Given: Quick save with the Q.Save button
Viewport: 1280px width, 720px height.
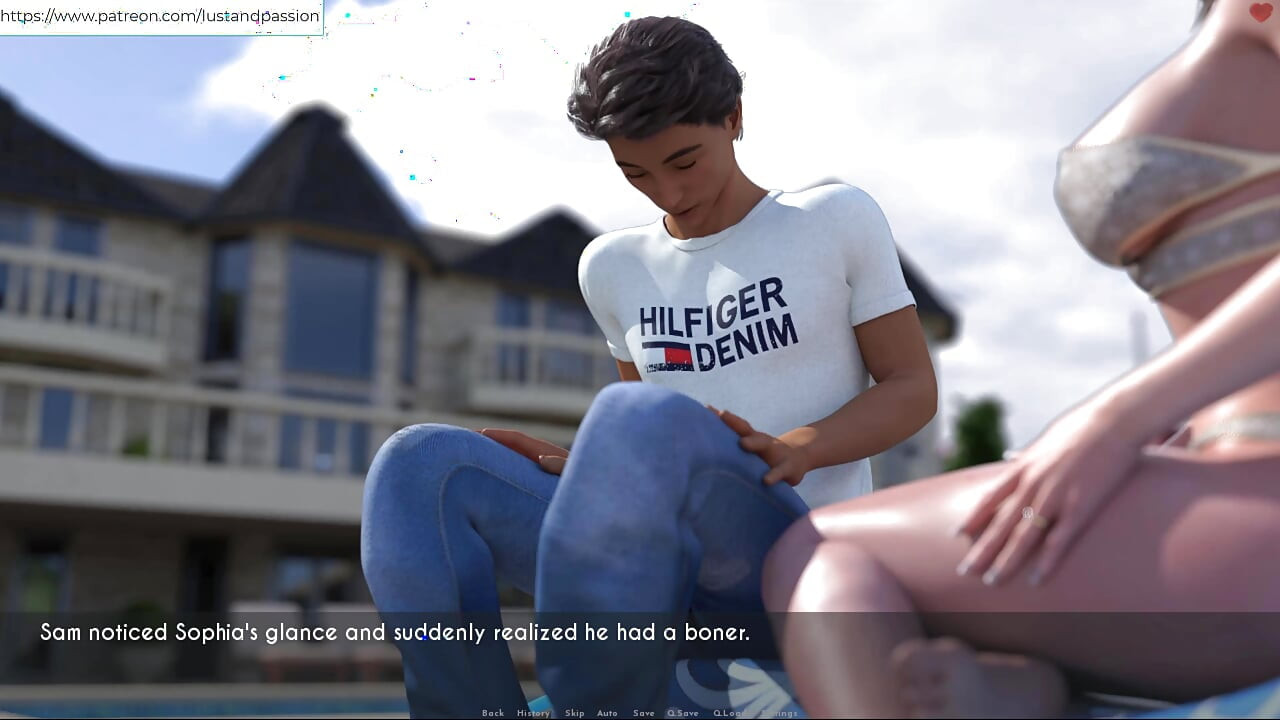Looking at the screenshot, I should 683,713.
